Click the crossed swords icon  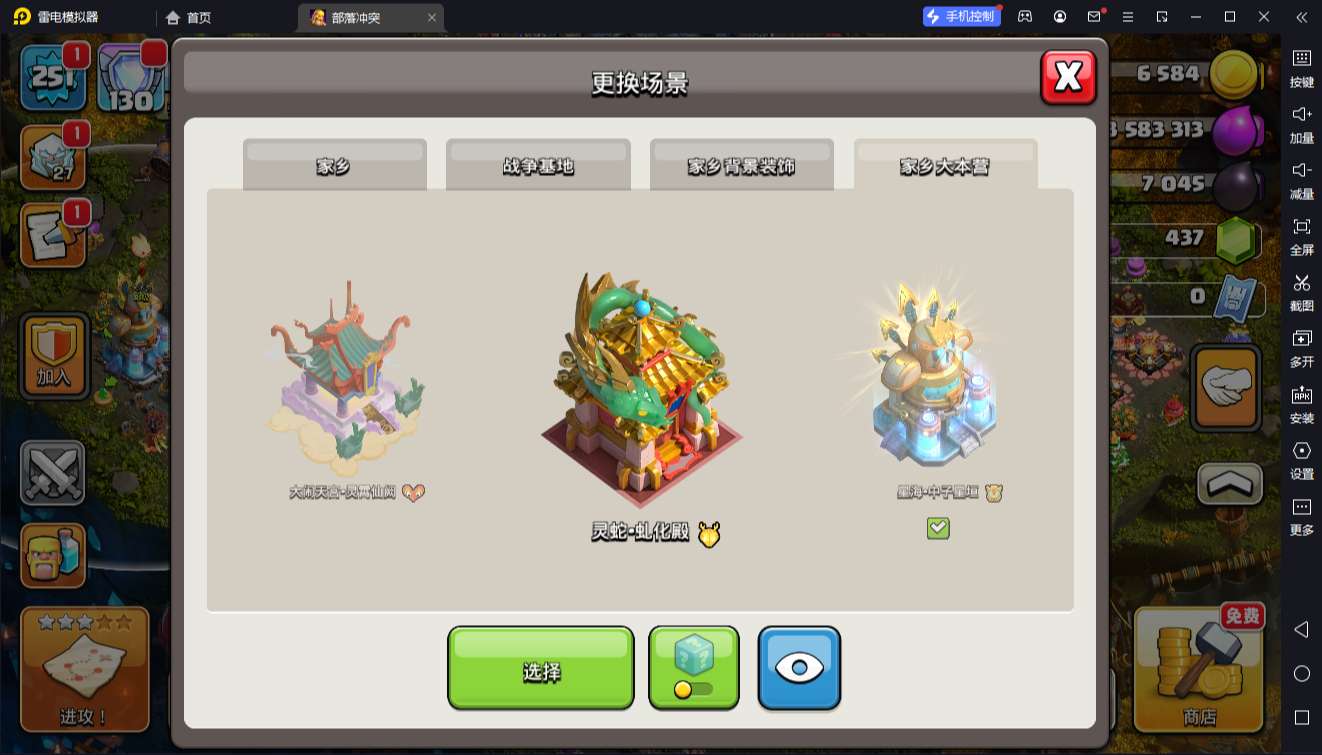pos(53,474)
